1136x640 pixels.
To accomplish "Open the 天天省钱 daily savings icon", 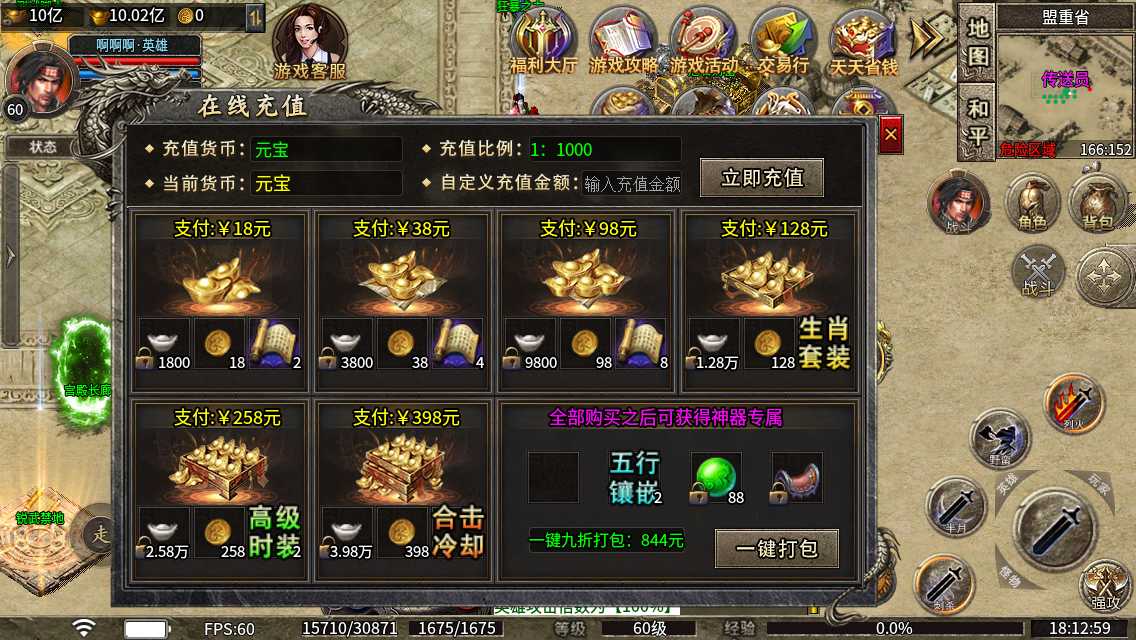I will pos(863,44).
